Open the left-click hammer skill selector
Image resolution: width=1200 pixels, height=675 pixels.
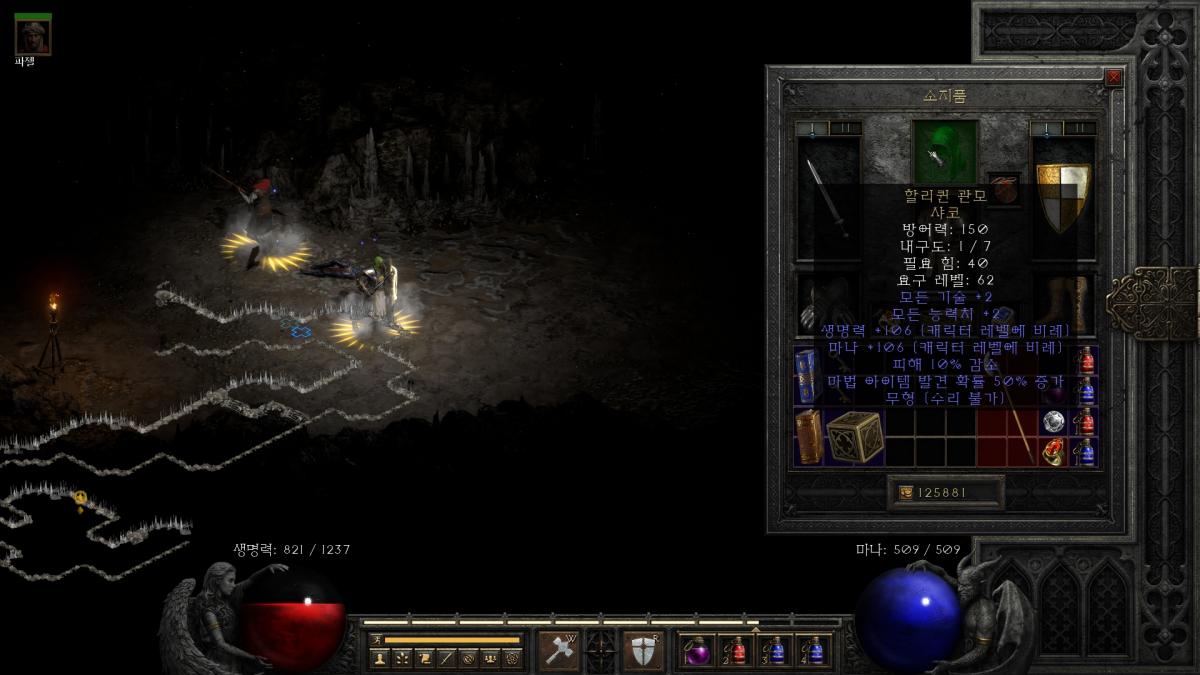(558, 651)
